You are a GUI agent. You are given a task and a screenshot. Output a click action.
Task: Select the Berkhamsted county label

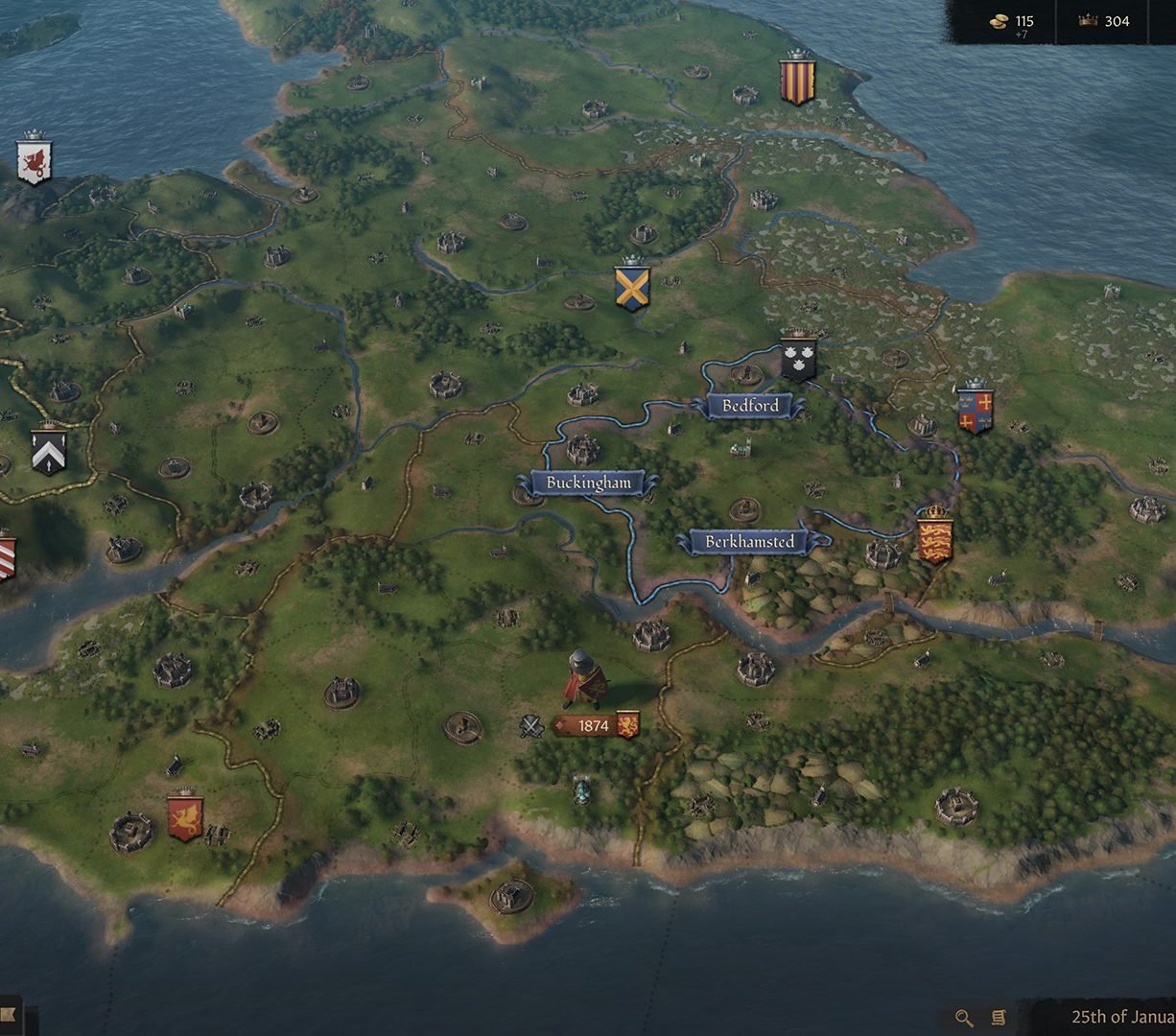750,542
